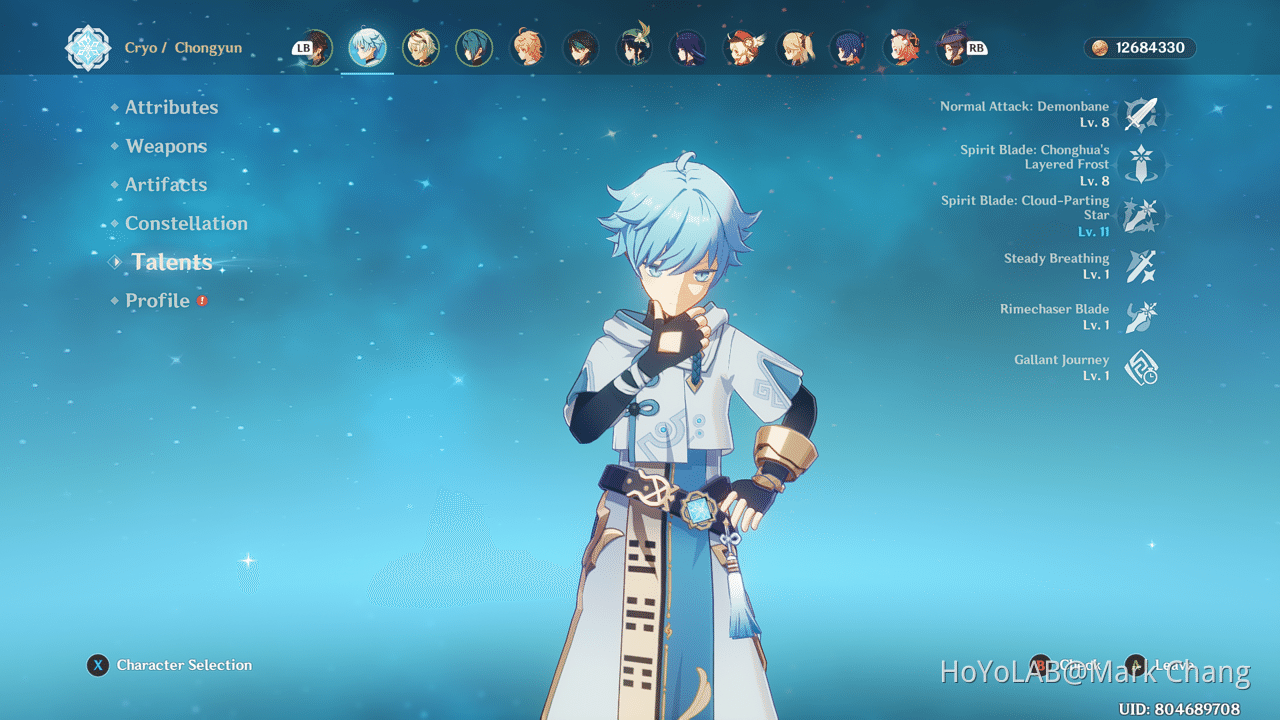This screenshot has width=1280, height=720.
Task: Select the Talents menu entry
Action: 172,262
